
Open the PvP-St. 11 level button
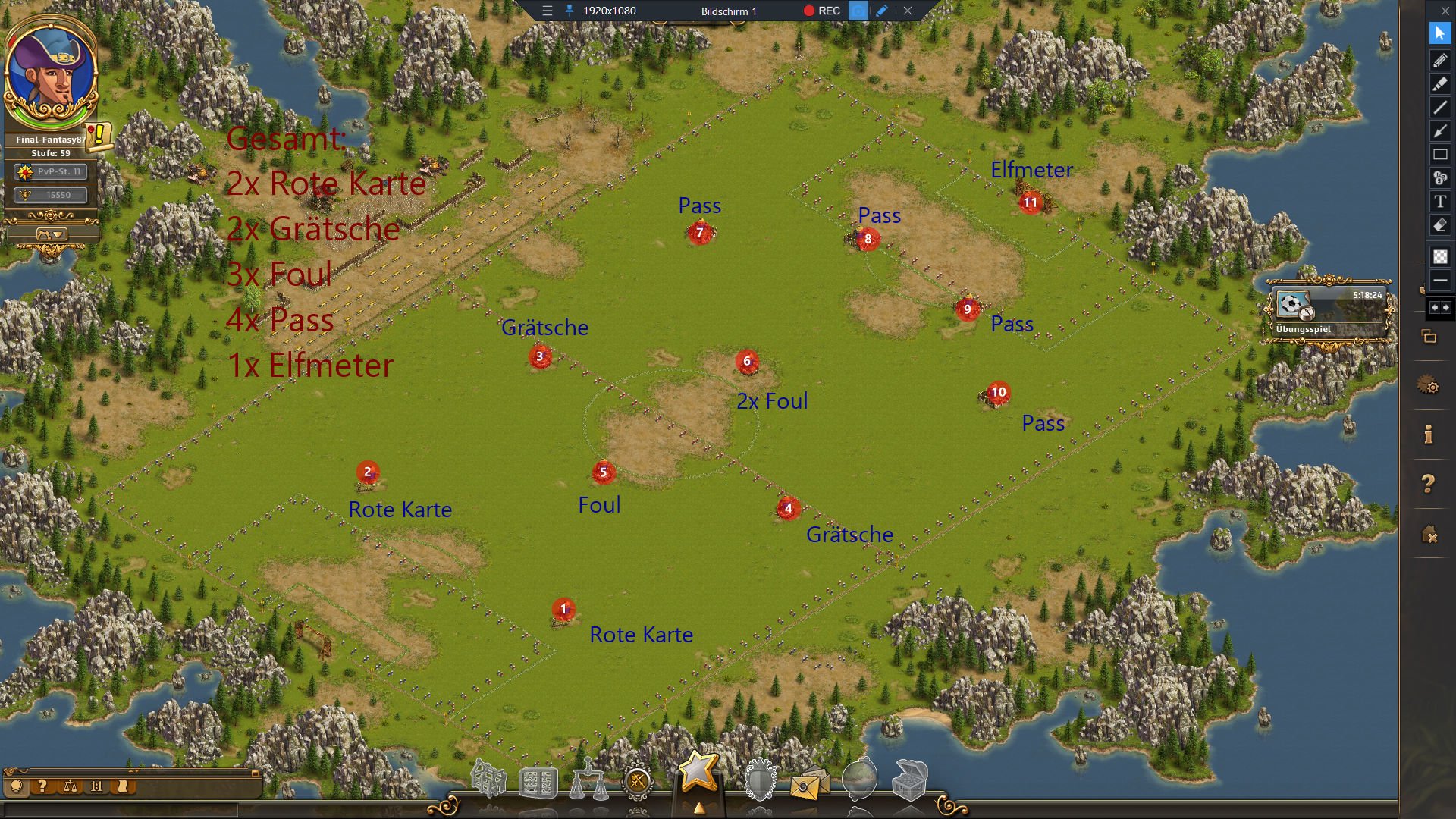pos(51,172)
